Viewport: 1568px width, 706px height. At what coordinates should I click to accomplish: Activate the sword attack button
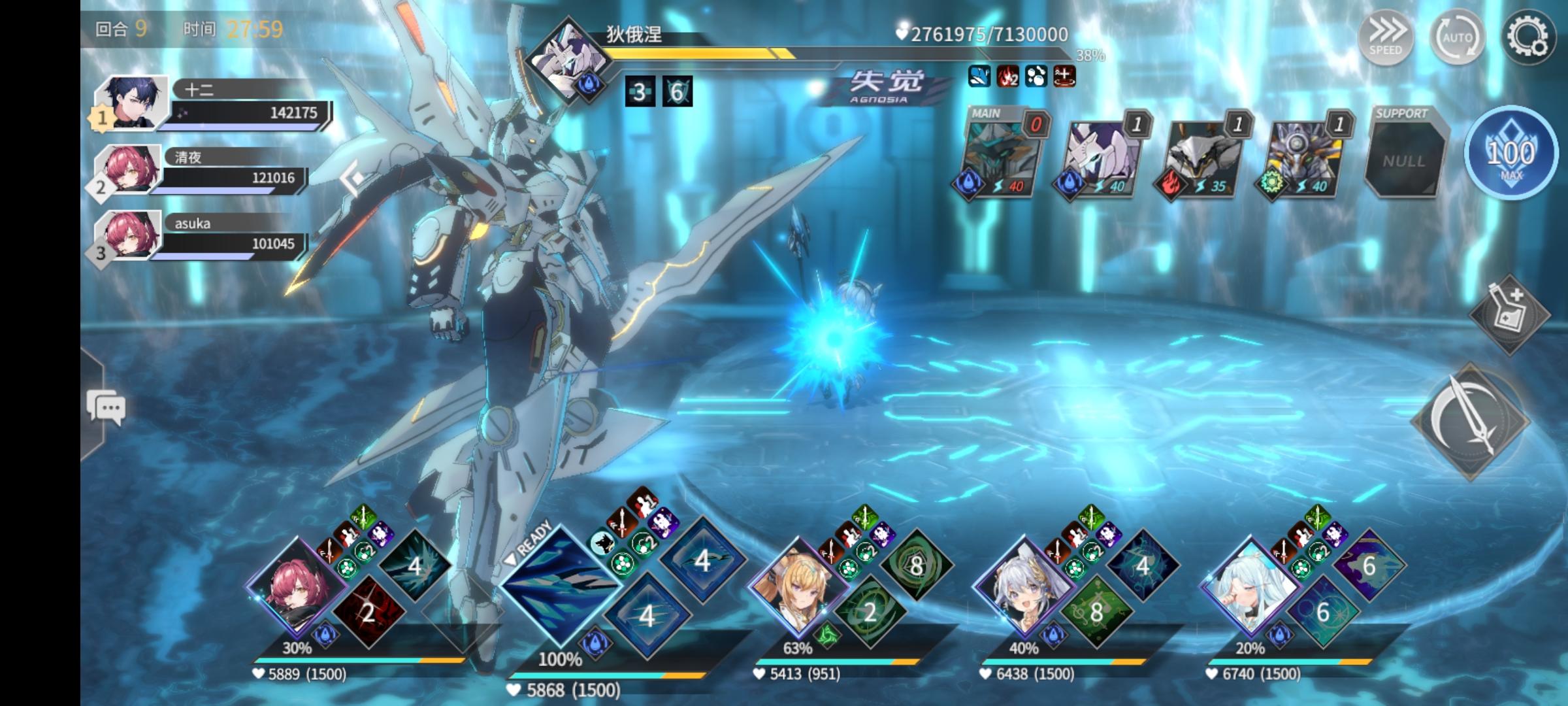click(x=1471, y=422)
